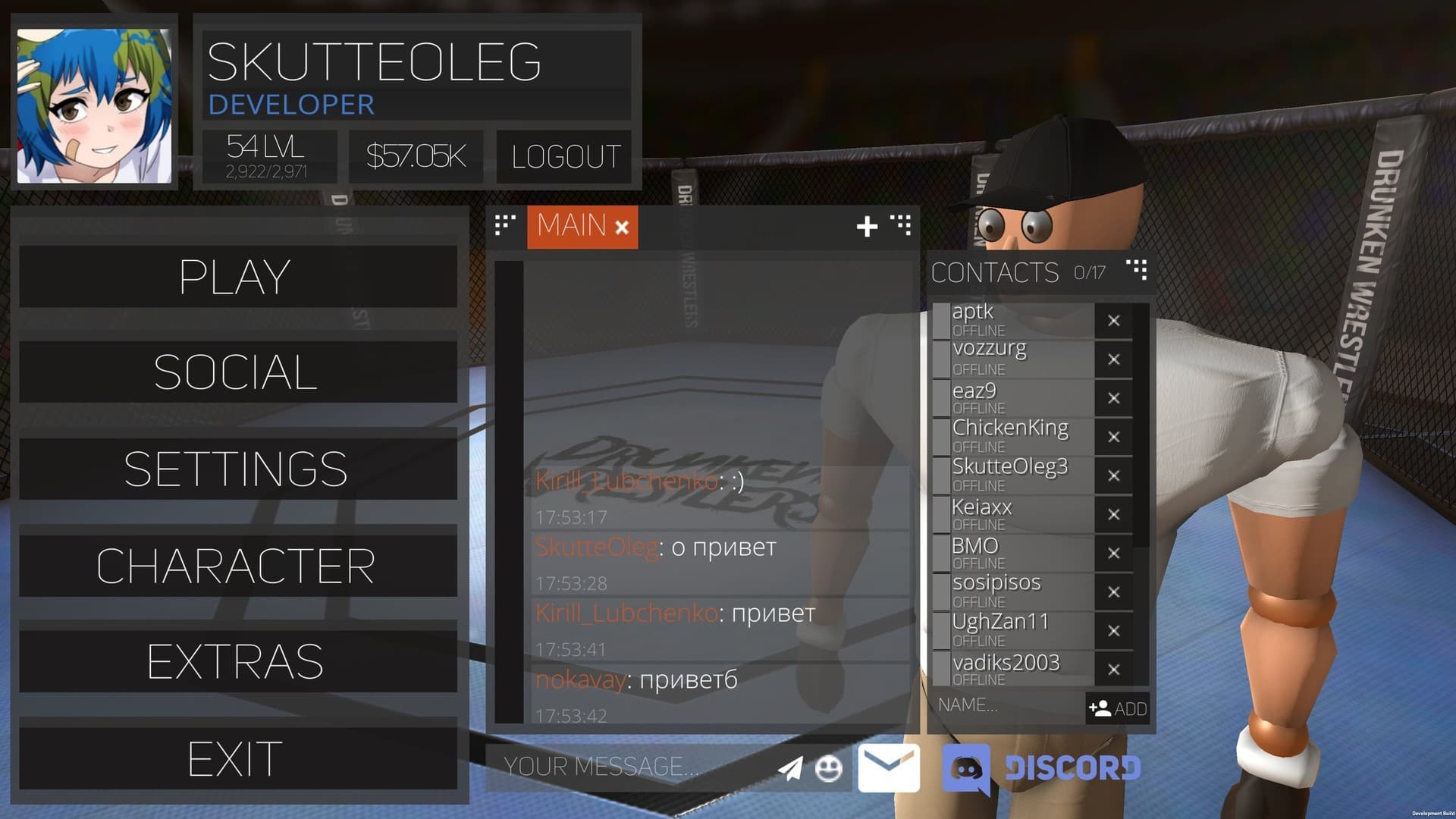The image size is (1456, 819).
Task: Close the MAIN chat tab
Action: tap(620, 226)
